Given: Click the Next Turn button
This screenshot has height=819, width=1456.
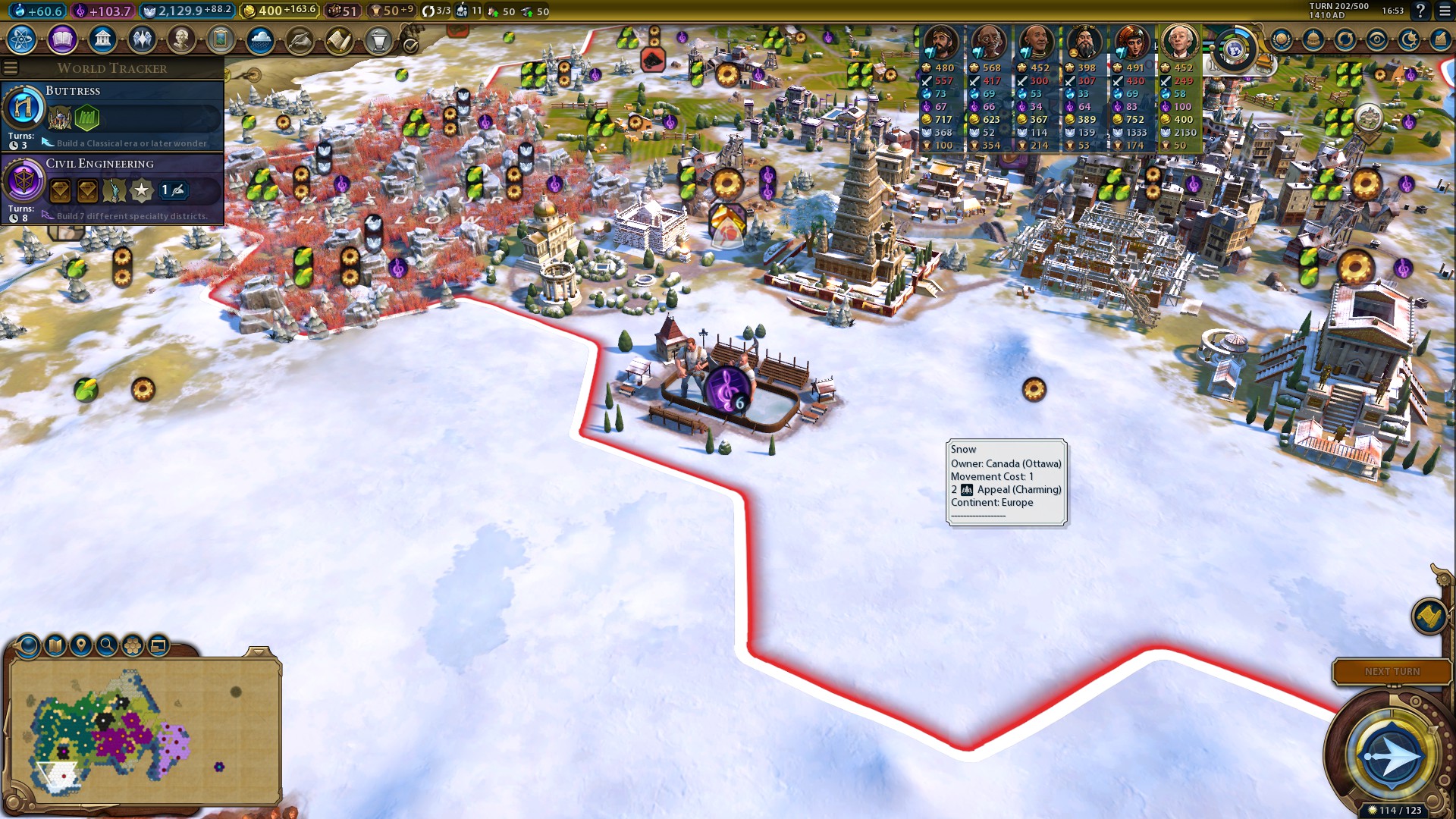Looking at the screenshot, I should pos(1392,672).
